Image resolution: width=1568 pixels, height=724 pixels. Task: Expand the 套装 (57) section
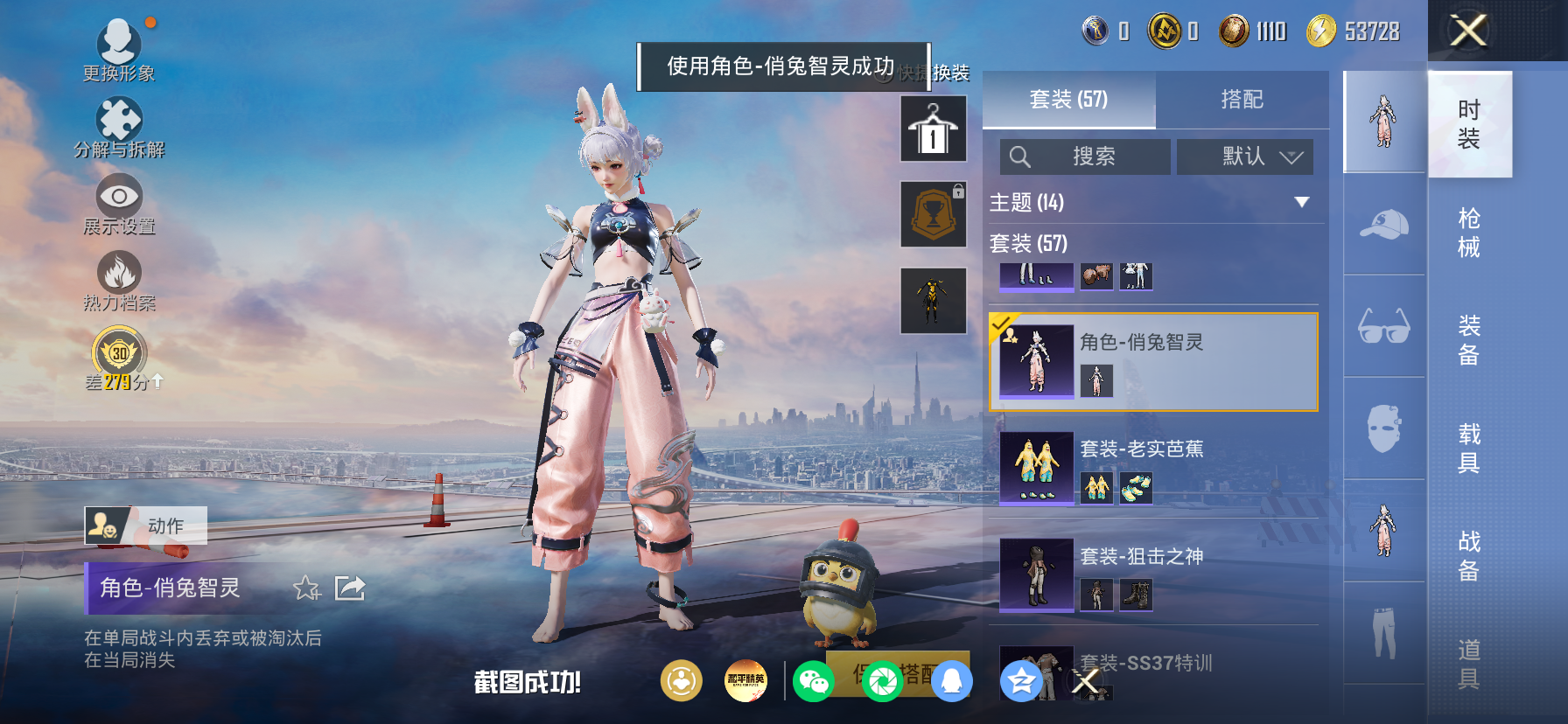tap(1032, 244)
